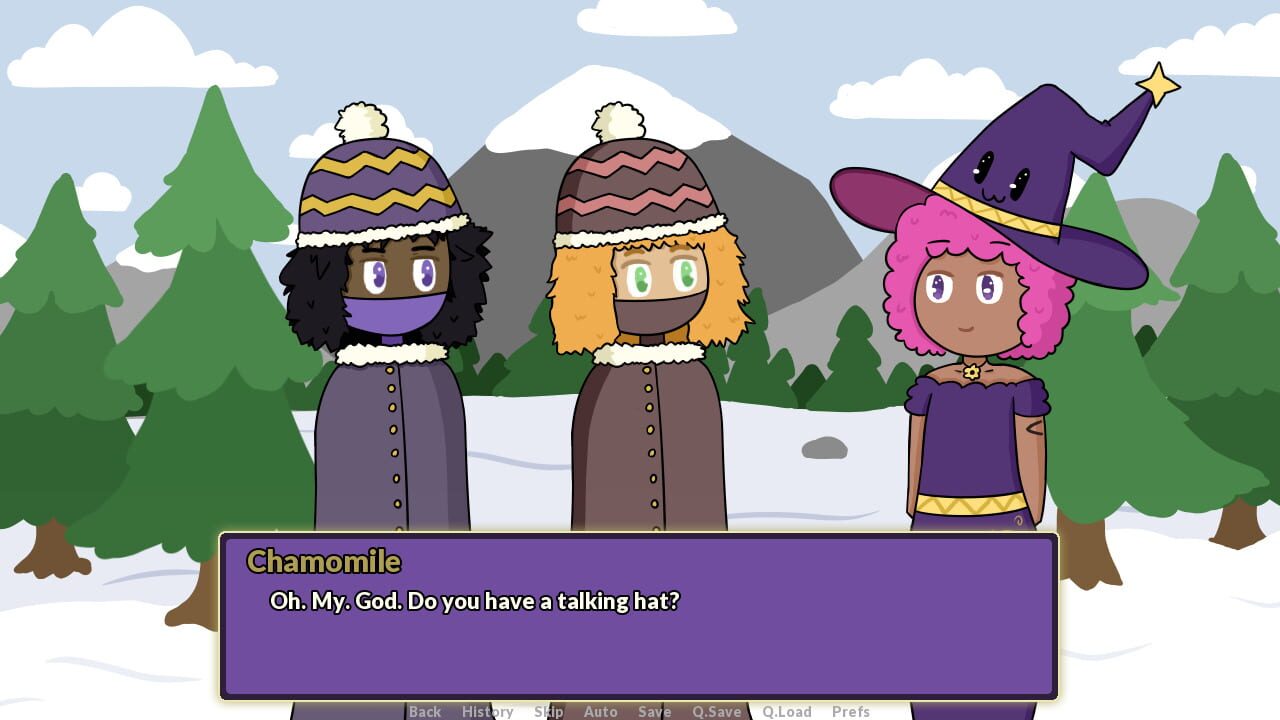Image resolution: width=1280 pixels, height=720 pixels.
Task: Click Back to rewind dialogue
Action: (424, 712)
